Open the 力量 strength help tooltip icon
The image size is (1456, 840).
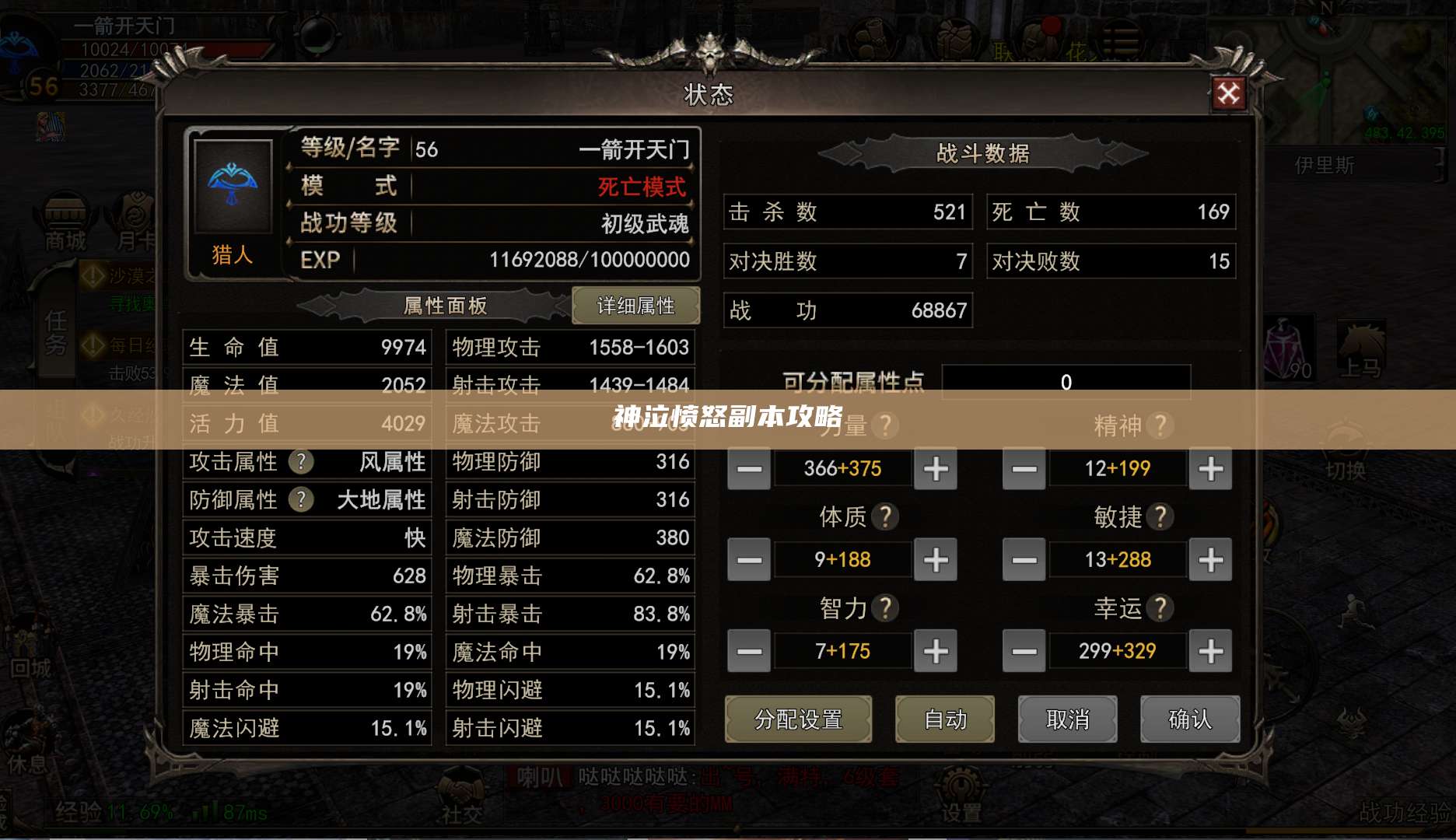click(x=887, y=425)
